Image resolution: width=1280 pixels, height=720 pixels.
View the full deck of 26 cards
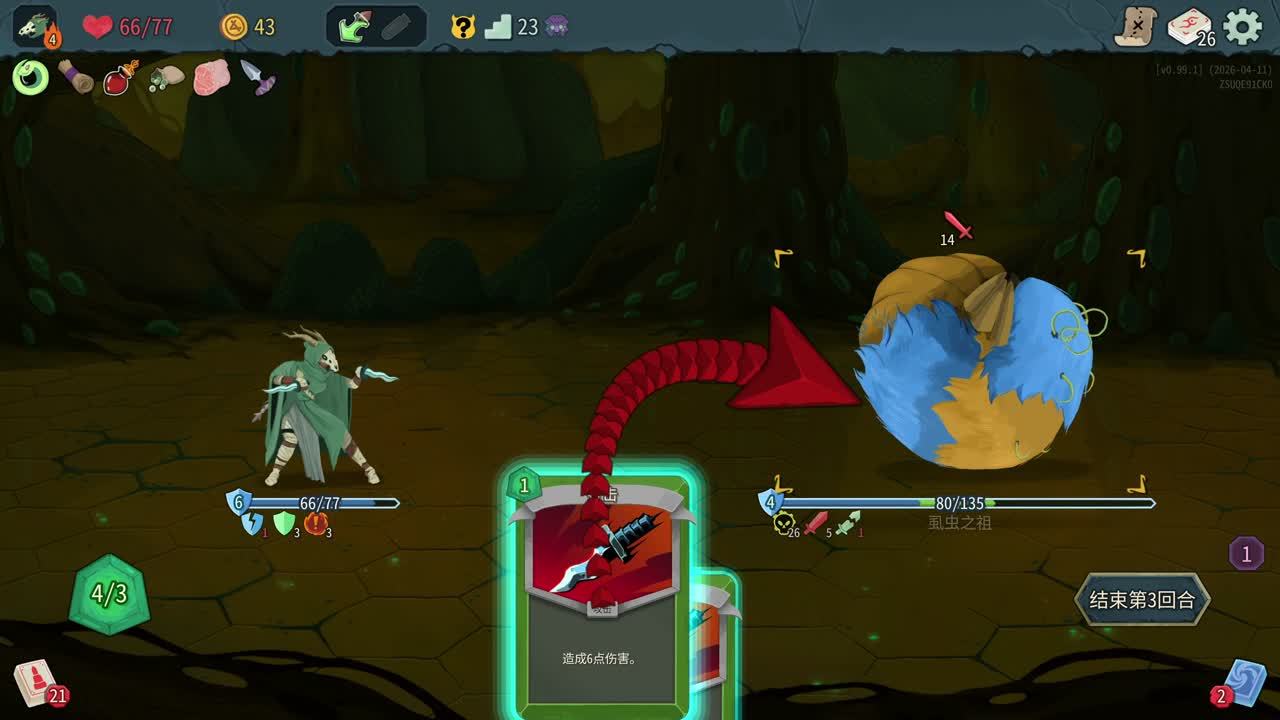(1189, 27)
